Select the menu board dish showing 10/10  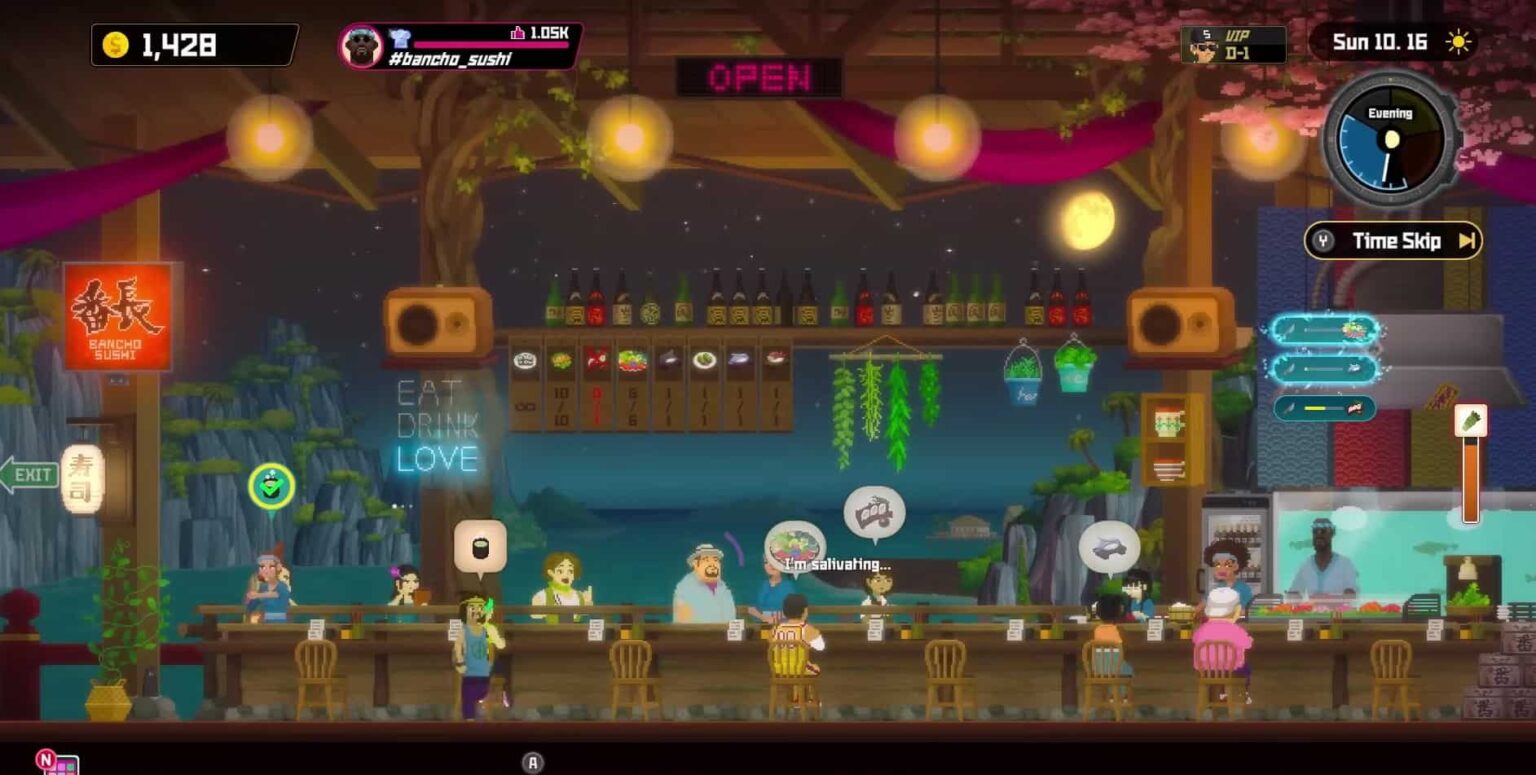[561, 385]
